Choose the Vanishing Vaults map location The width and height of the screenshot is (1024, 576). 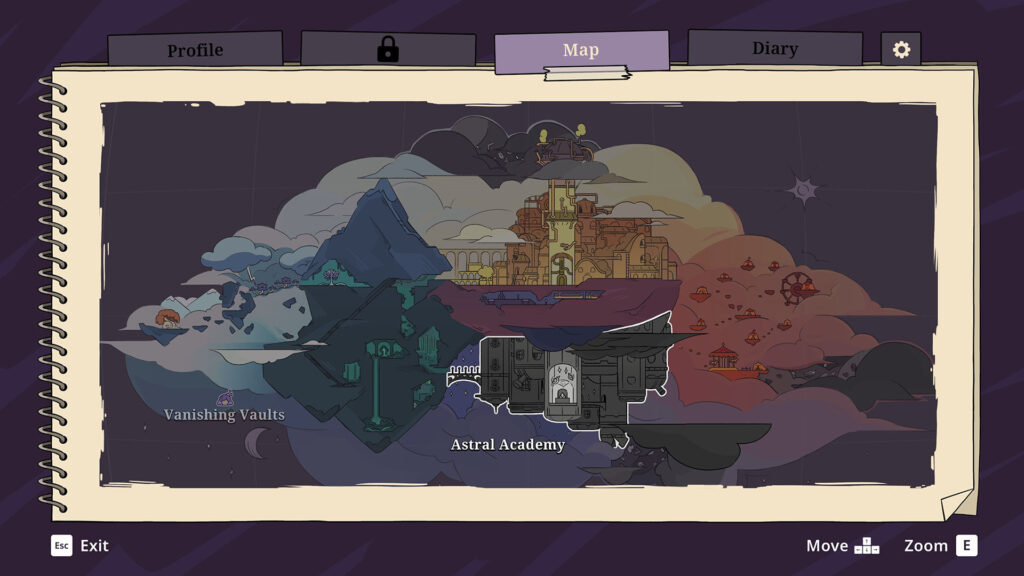point(224,414)
